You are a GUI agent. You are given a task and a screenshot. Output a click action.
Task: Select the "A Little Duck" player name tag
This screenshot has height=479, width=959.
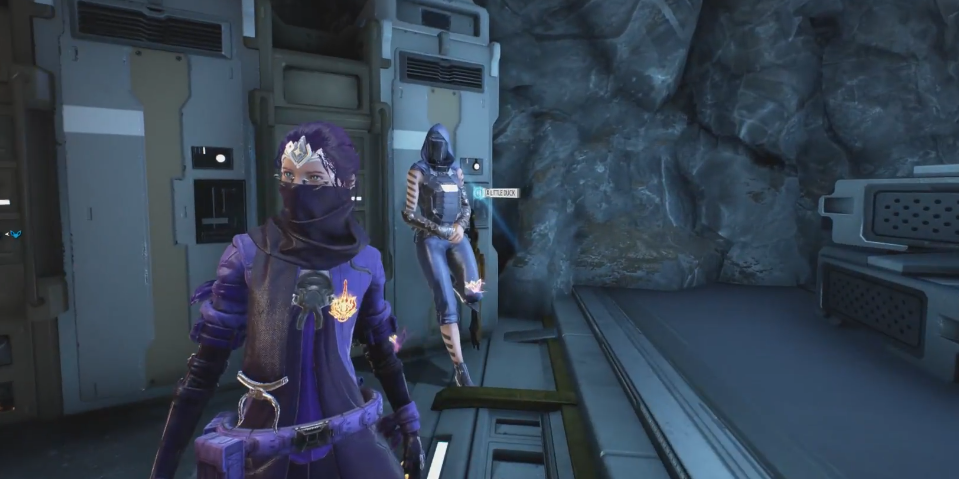pos(497,192)
